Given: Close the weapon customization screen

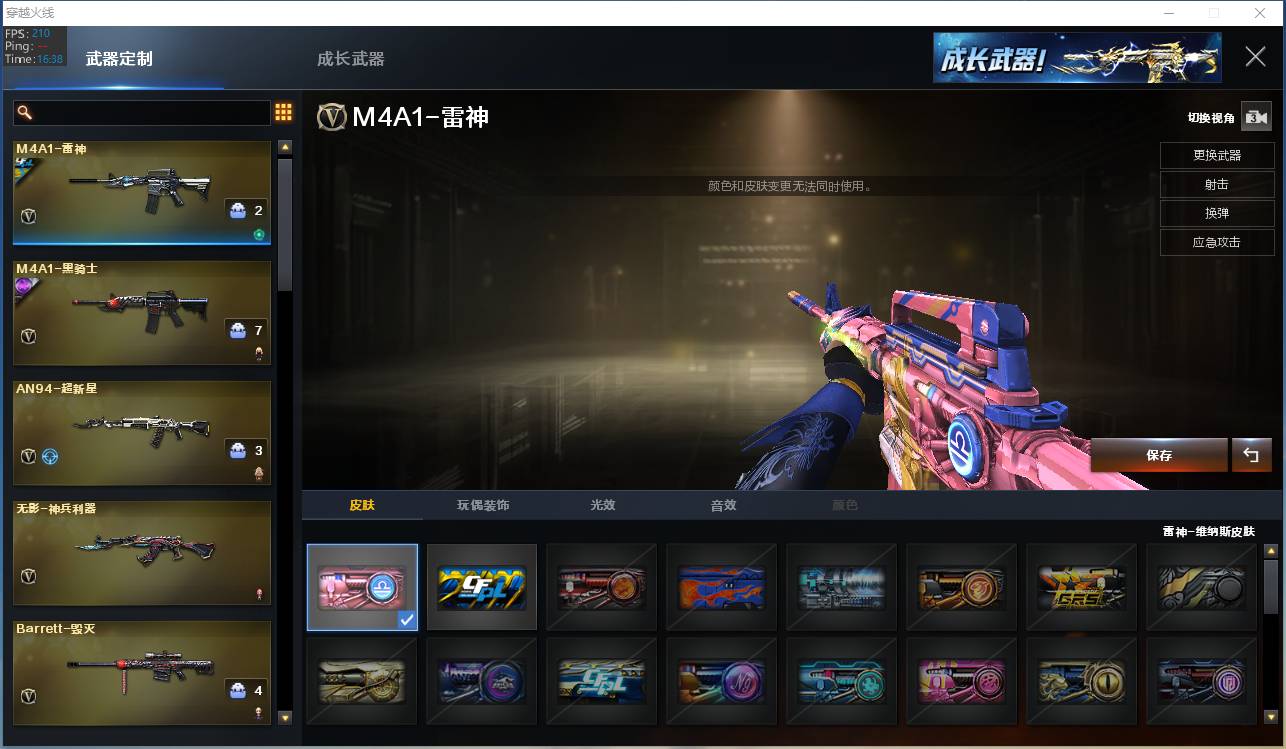Looking at the screenshot, I should [x=1255, y=57].
